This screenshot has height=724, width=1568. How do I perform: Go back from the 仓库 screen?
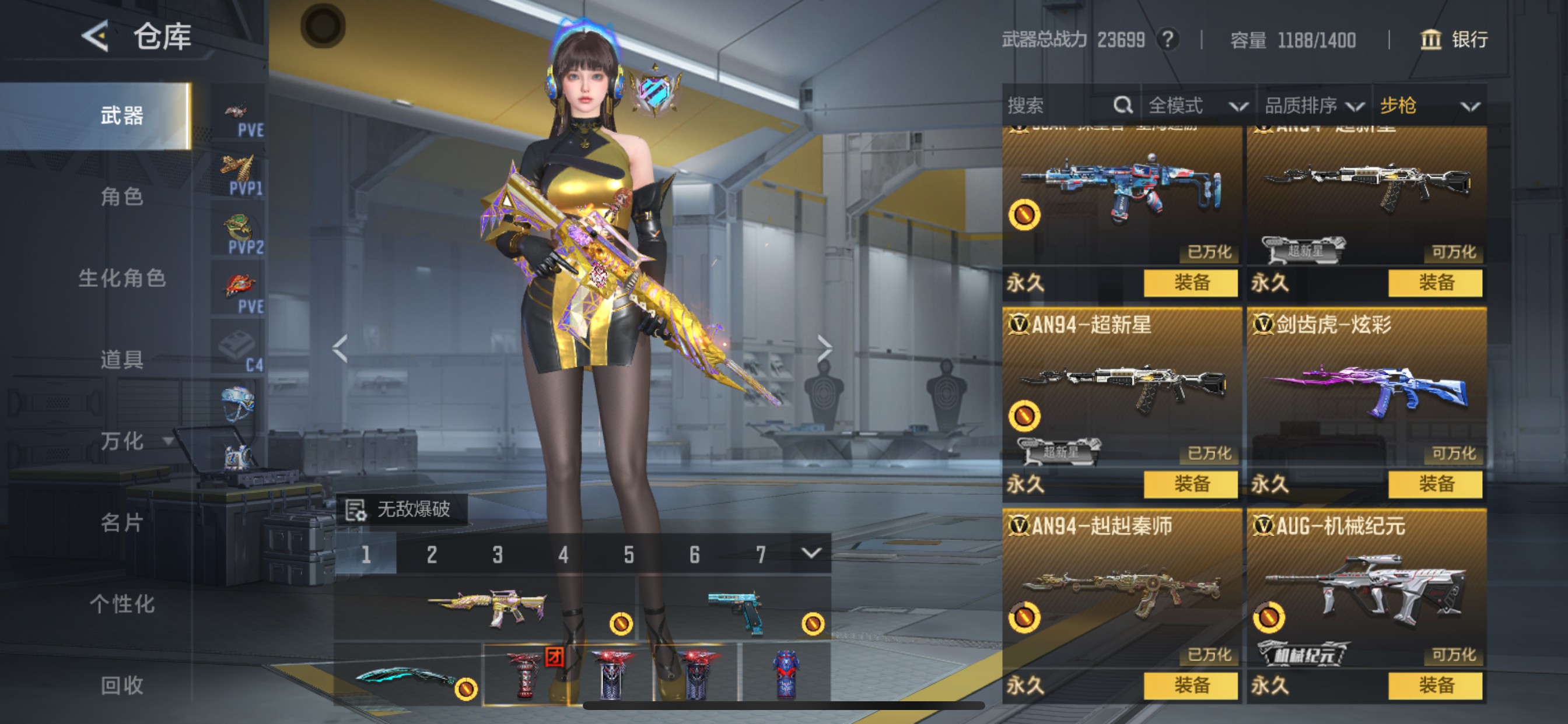point(96,36)
